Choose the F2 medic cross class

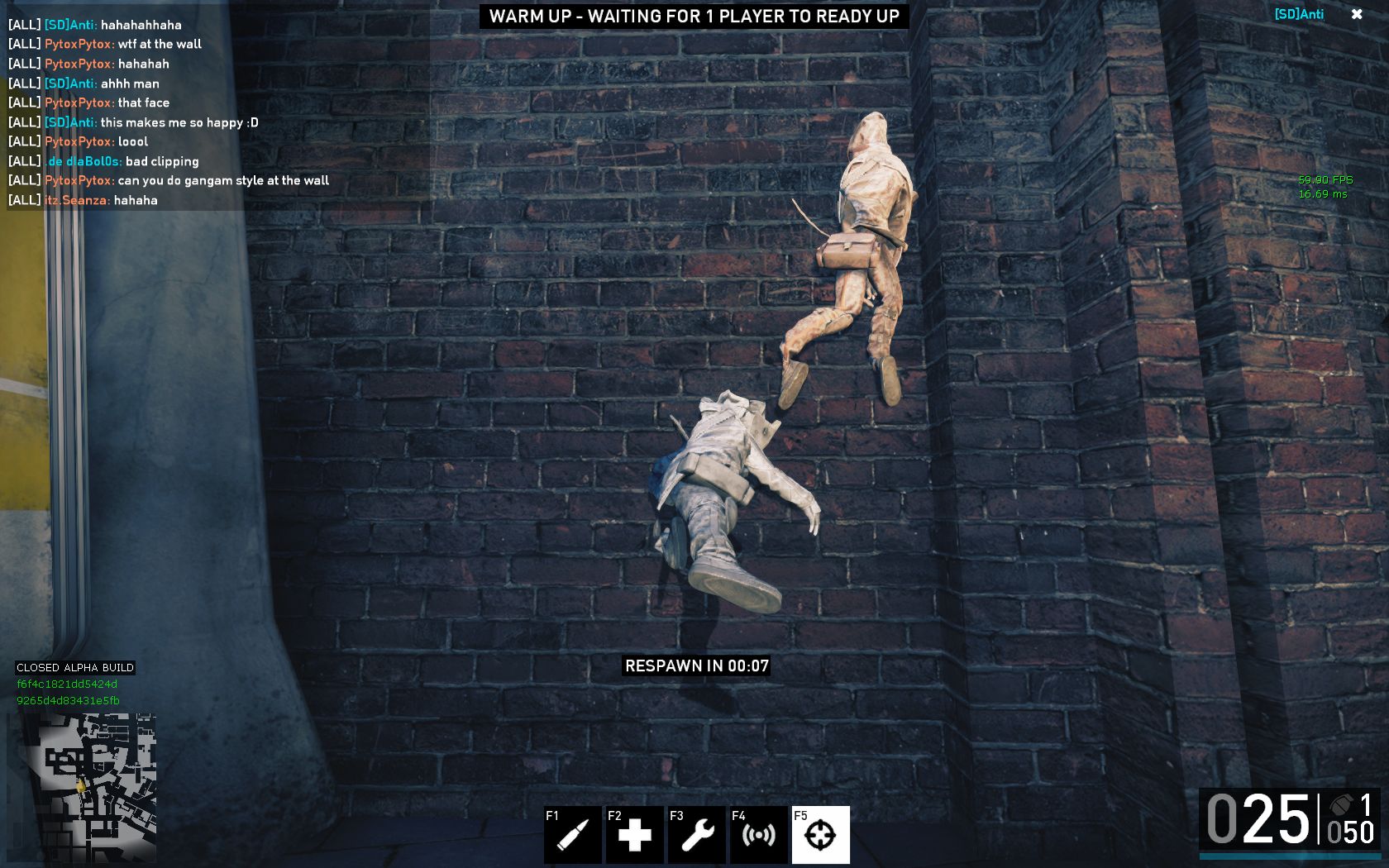(x=634, y=835)
